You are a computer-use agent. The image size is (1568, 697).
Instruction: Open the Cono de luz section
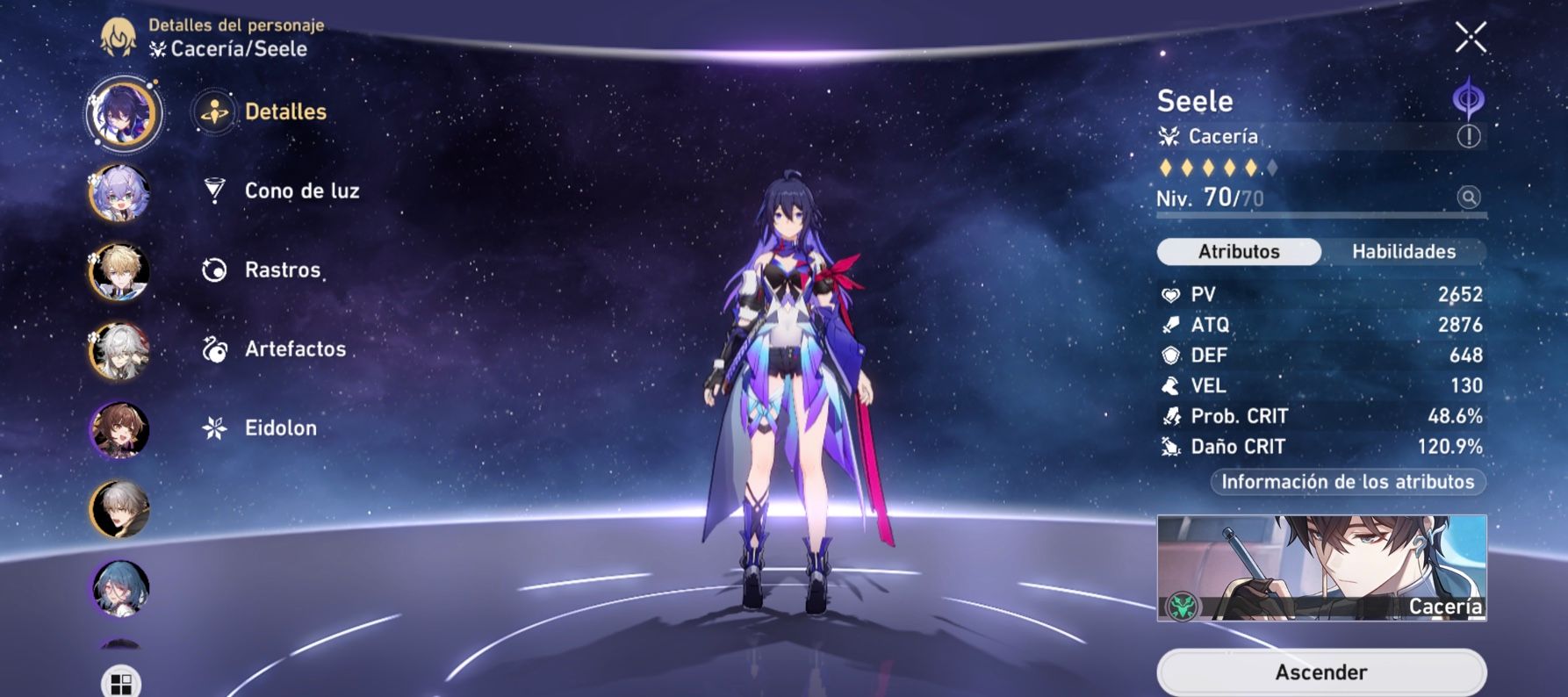tap(301, 190)
